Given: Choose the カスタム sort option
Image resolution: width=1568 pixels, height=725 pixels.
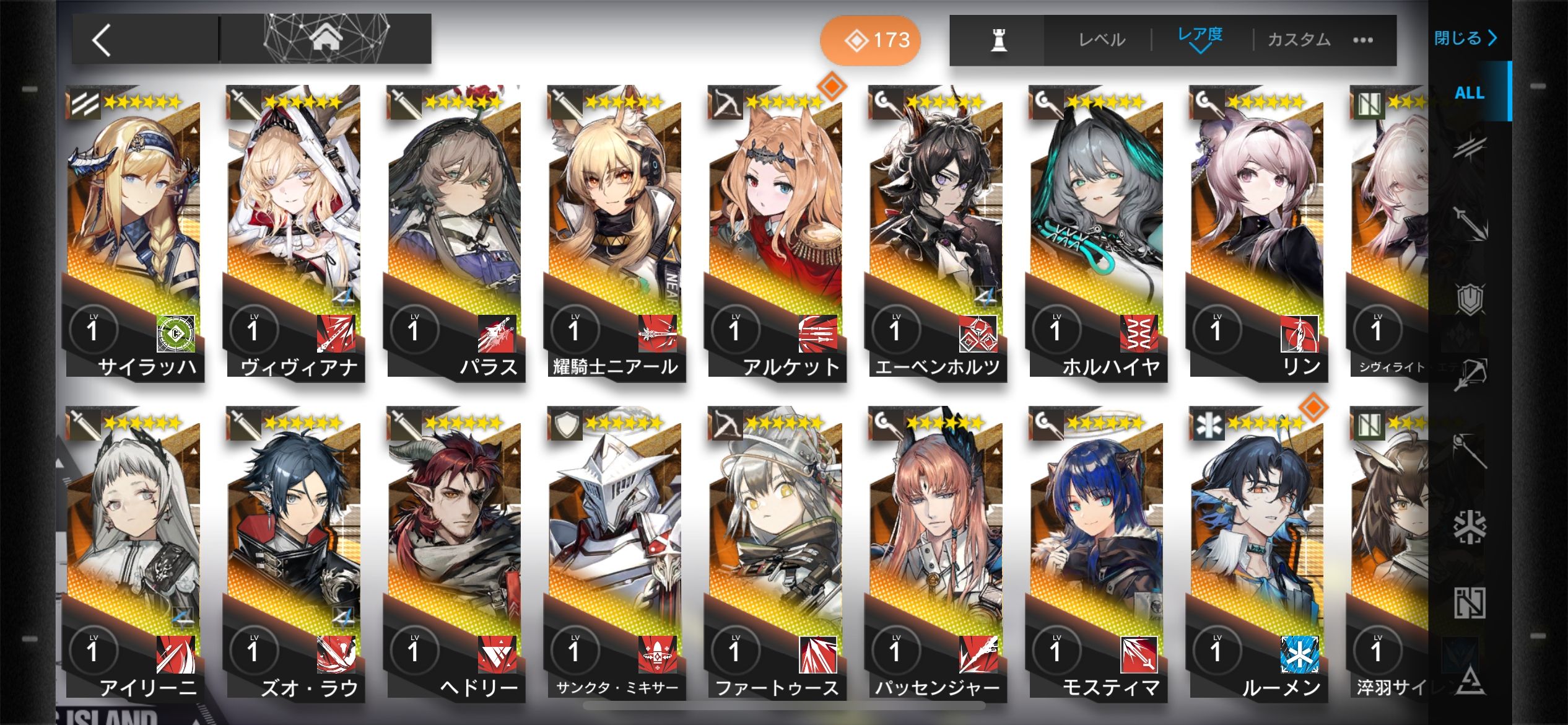Looking at the screenshot, I should [x=1299, y=40].
